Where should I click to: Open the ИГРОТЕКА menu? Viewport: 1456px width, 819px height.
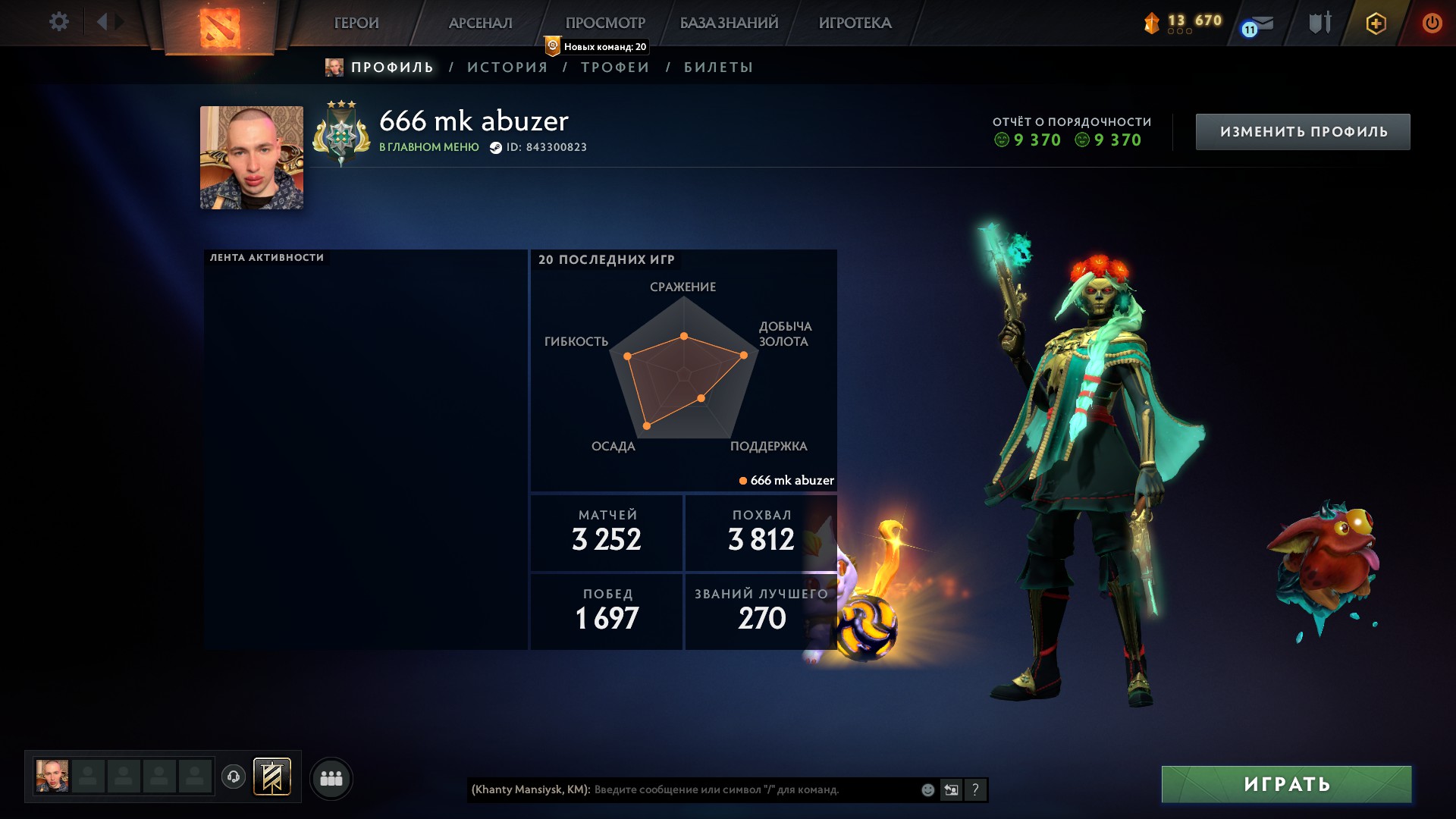855,24
